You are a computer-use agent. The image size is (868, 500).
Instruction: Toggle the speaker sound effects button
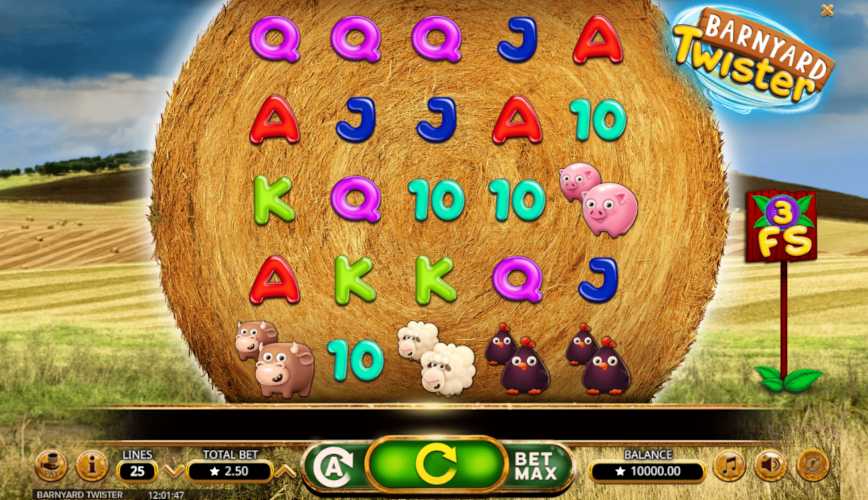(770, 465)
